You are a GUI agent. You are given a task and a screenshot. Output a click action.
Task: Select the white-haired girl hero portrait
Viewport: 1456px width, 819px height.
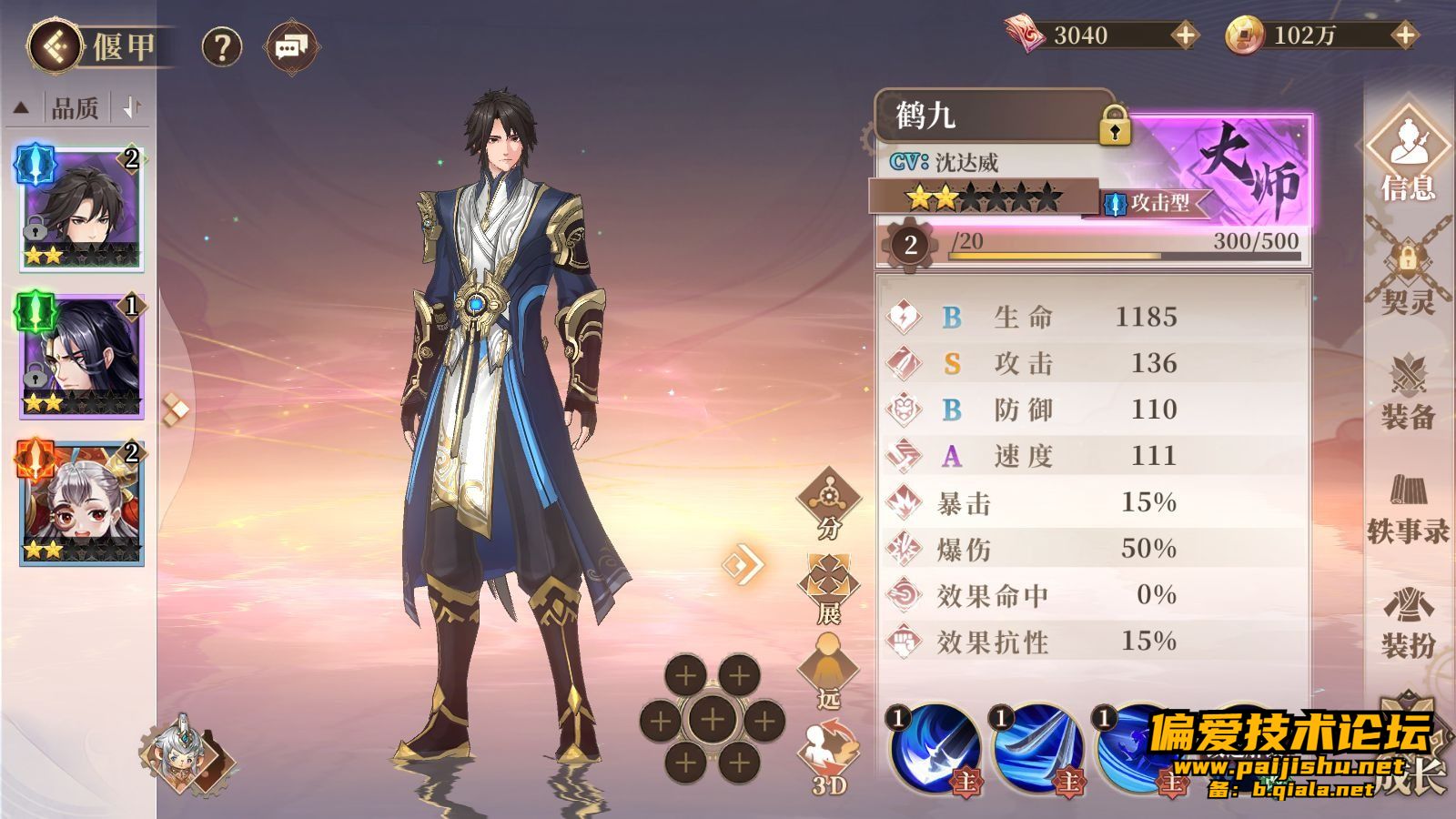click(82, 503)
